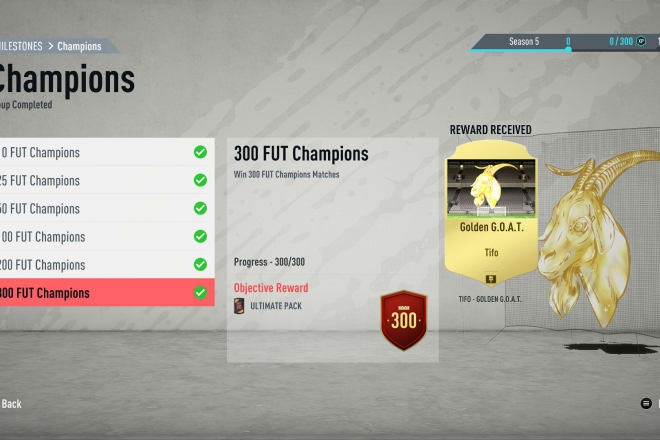This screenshot has height=440, width=660.
Task: Select the highlighted 300 FUT Champions row
Action: point(105,293)
